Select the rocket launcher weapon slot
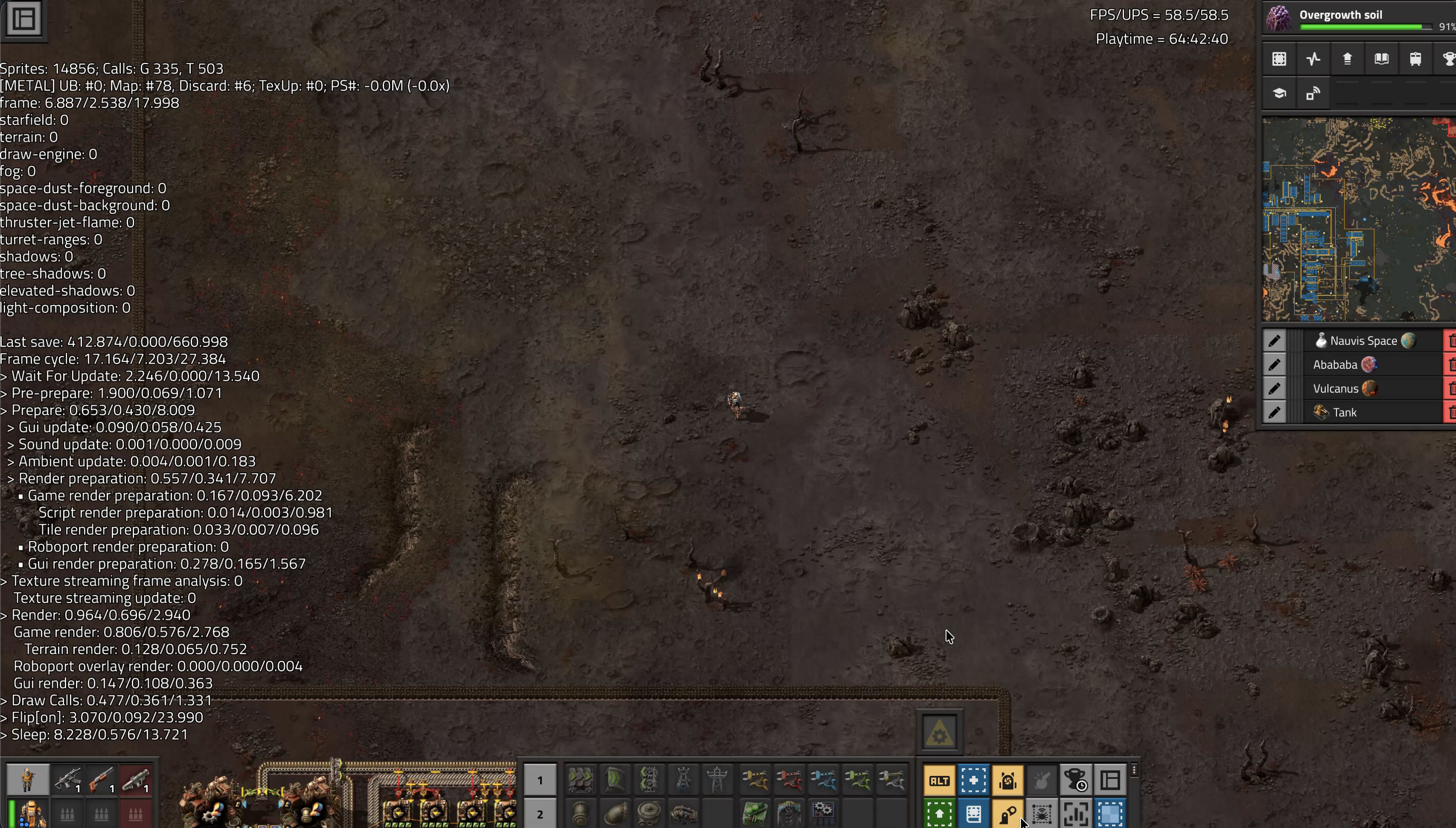 (x=135, y=781)
